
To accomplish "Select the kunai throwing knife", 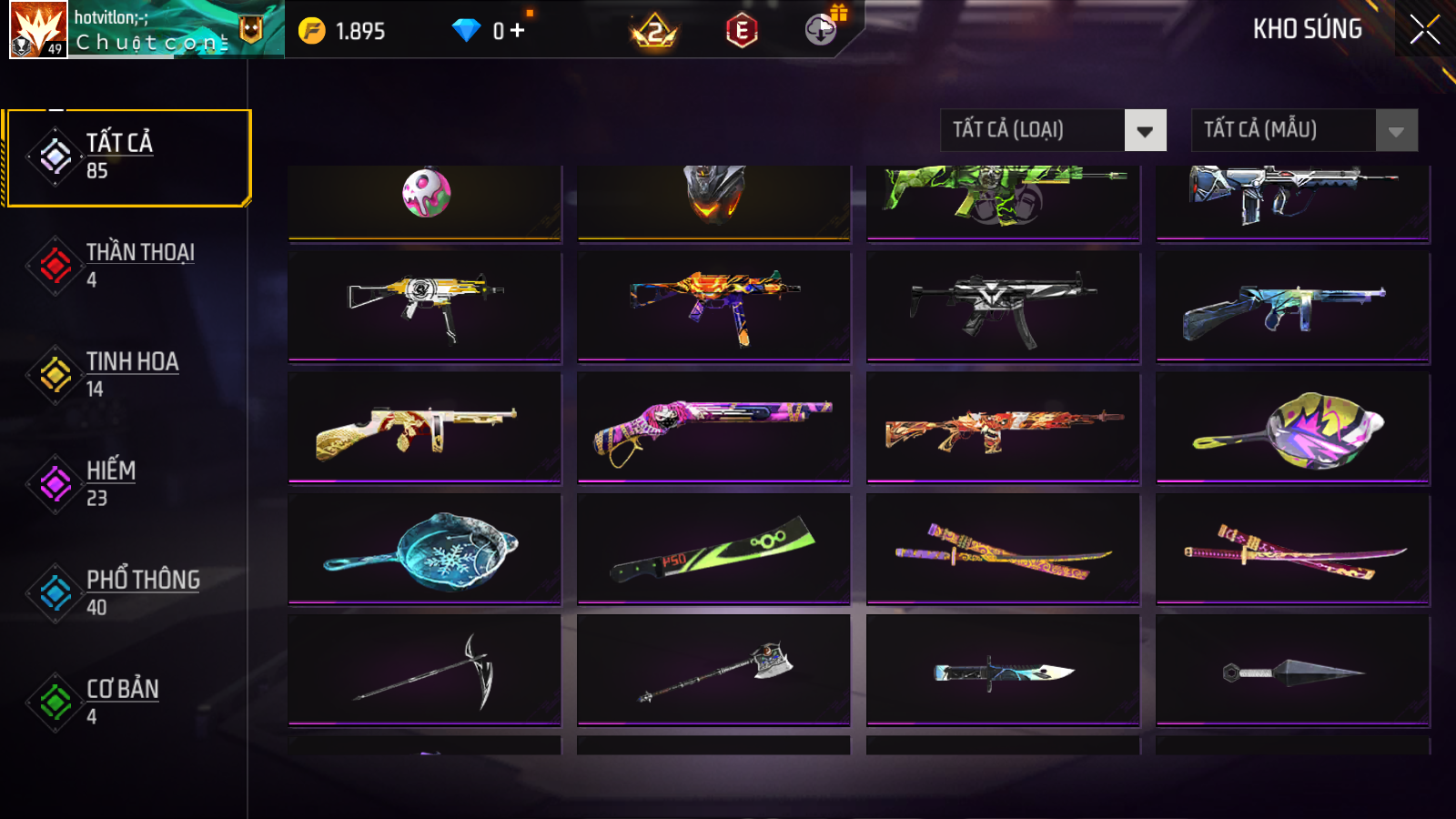I will click(1292, 671).
